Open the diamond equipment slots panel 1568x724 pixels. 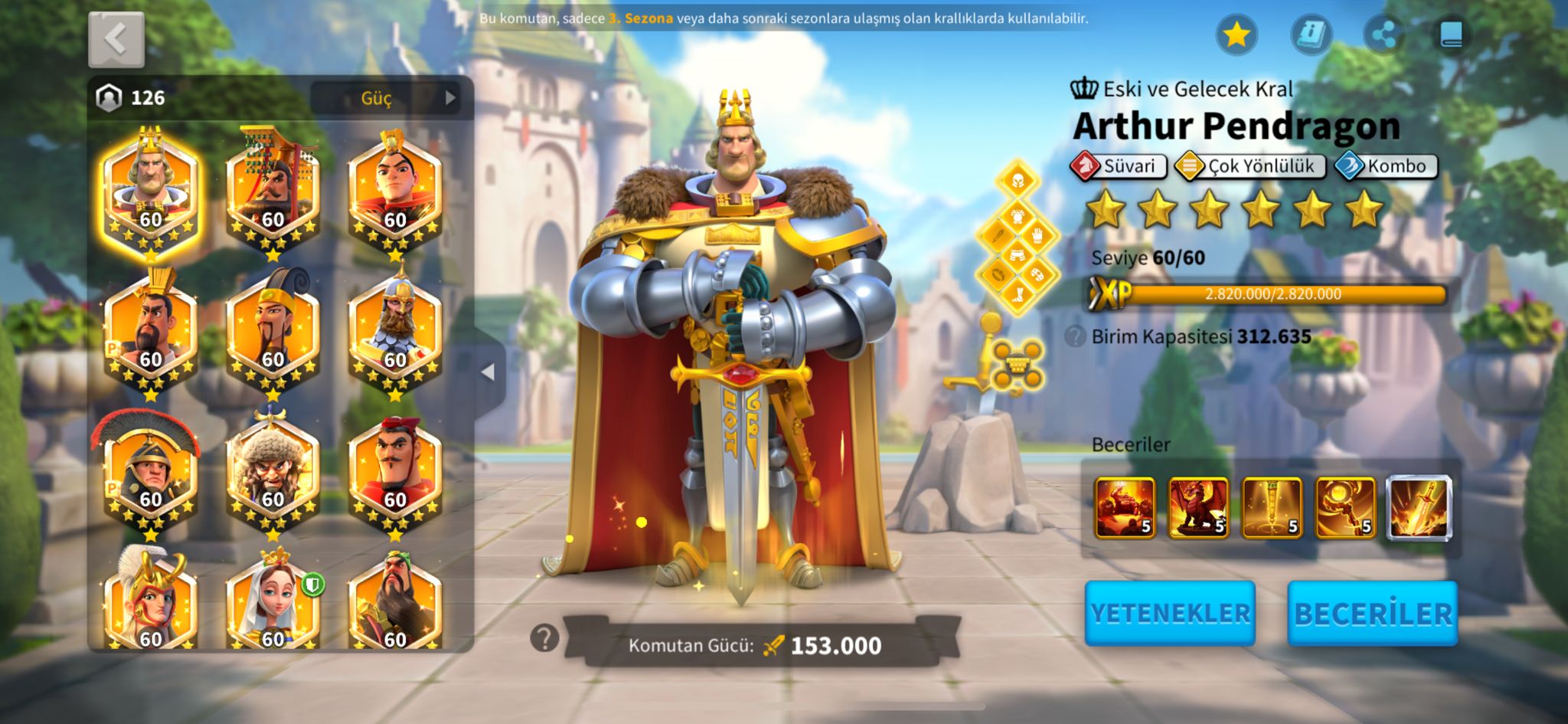pos(1017,237)
